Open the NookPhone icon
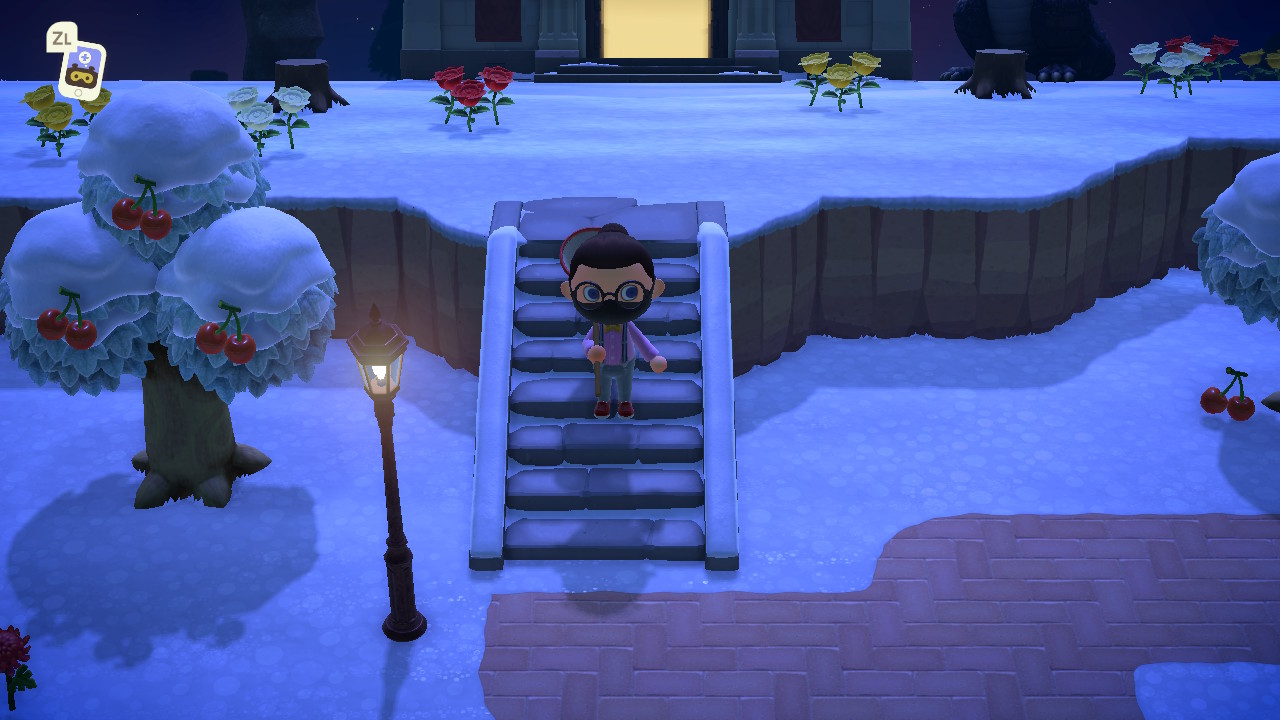 coord(80,68)
